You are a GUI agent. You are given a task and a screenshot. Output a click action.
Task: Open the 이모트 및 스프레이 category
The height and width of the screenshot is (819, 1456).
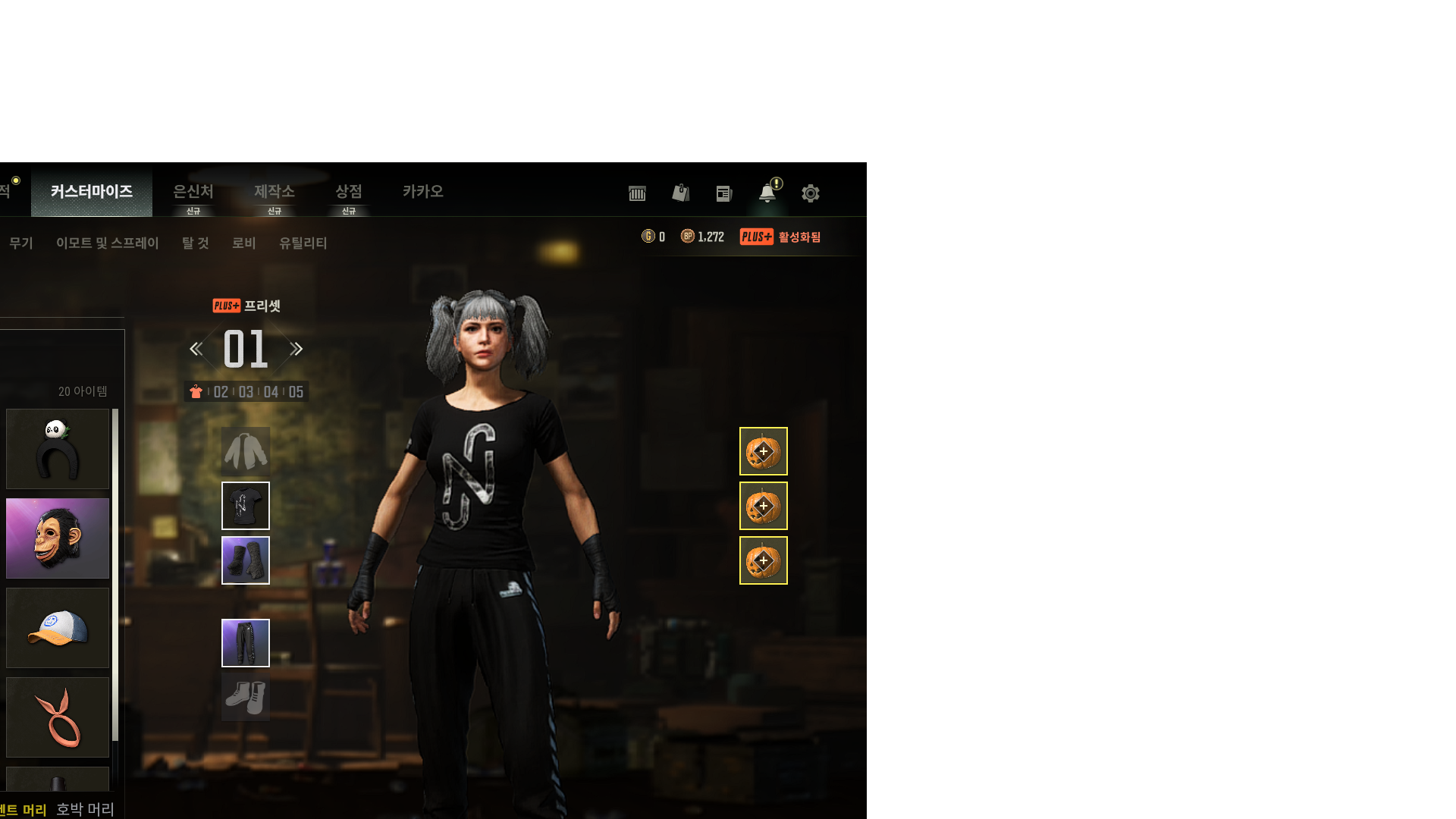108,243
